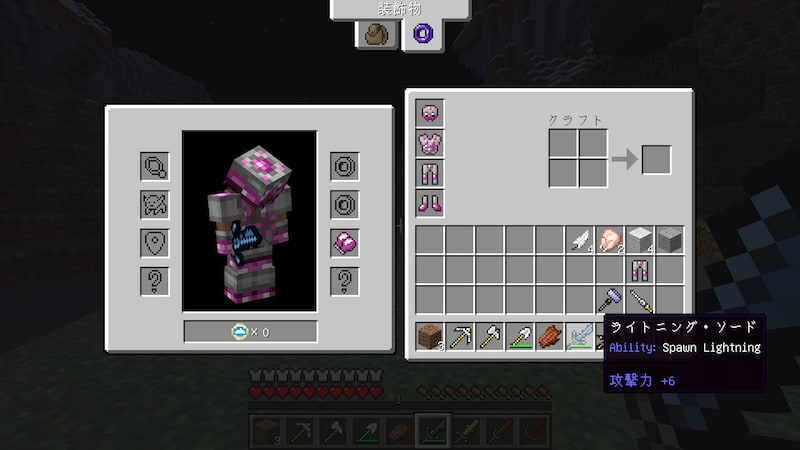Viewport: 800px width, 450px height.
Task: Pick up the spare pink leggings in inventory
Action: click(x=640, y=270)
